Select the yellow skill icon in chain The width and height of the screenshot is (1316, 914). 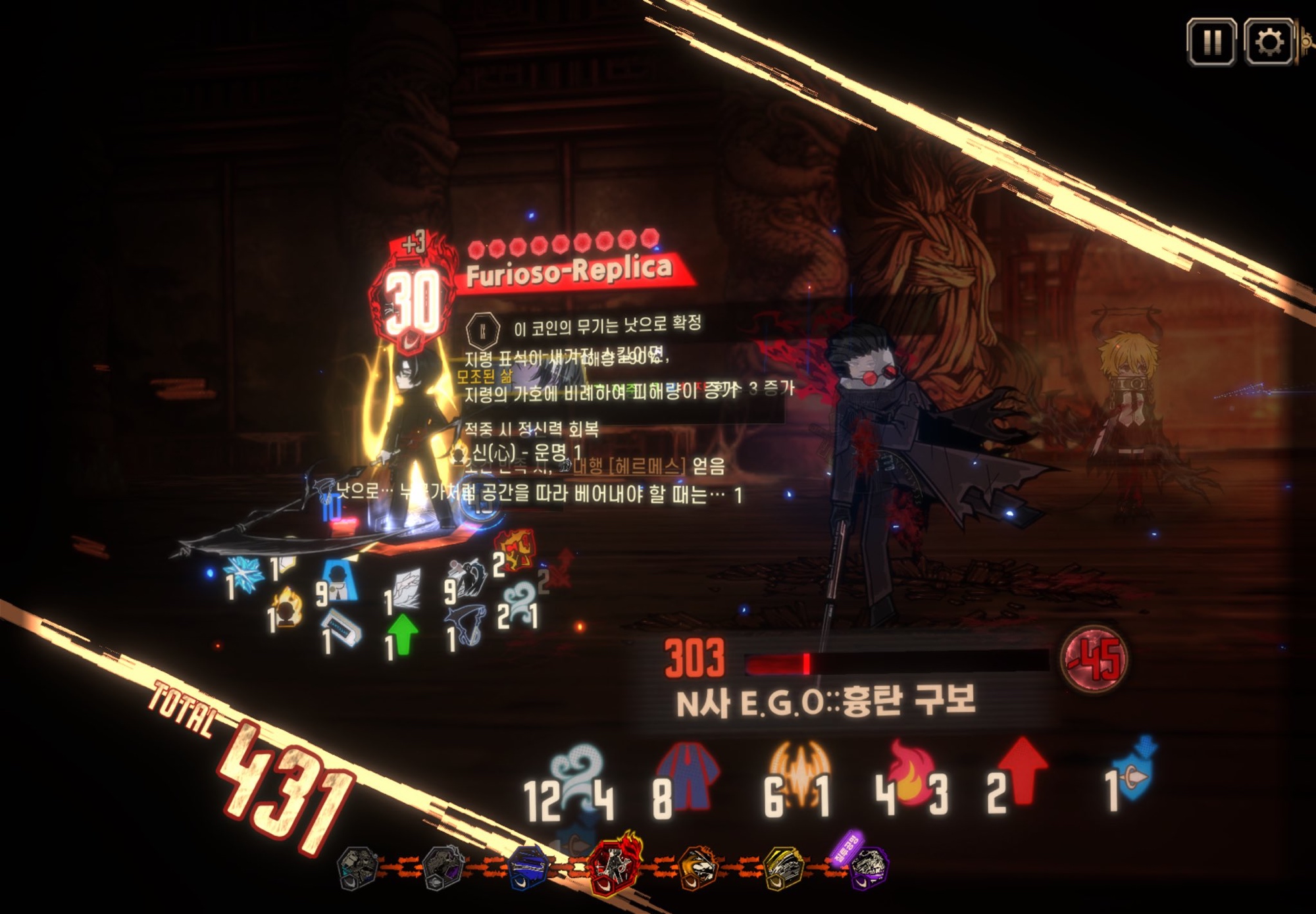784,867
